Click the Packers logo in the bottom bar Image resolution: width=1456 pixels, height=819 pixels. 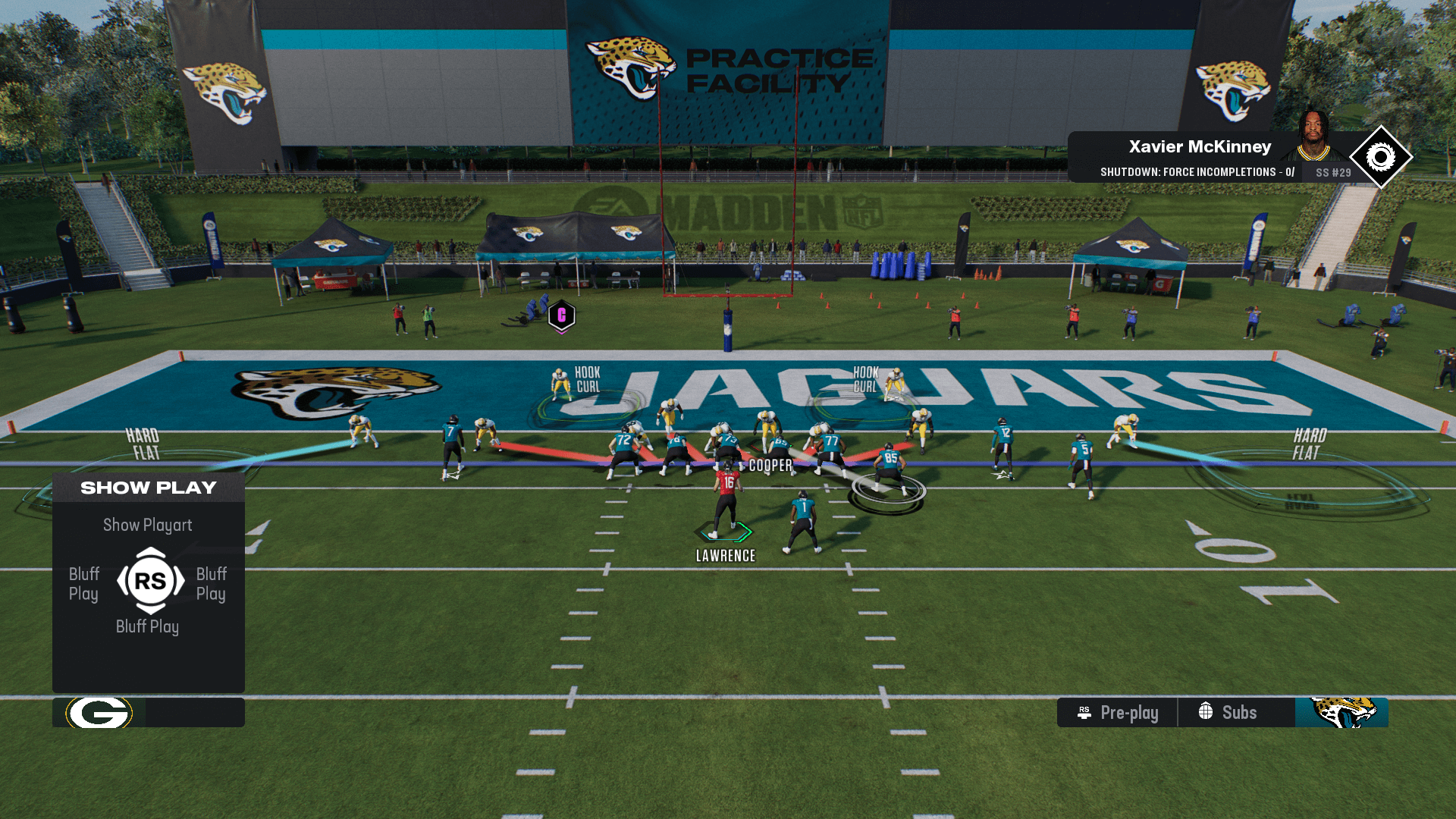pyautogui.click(x=99, y=713)
